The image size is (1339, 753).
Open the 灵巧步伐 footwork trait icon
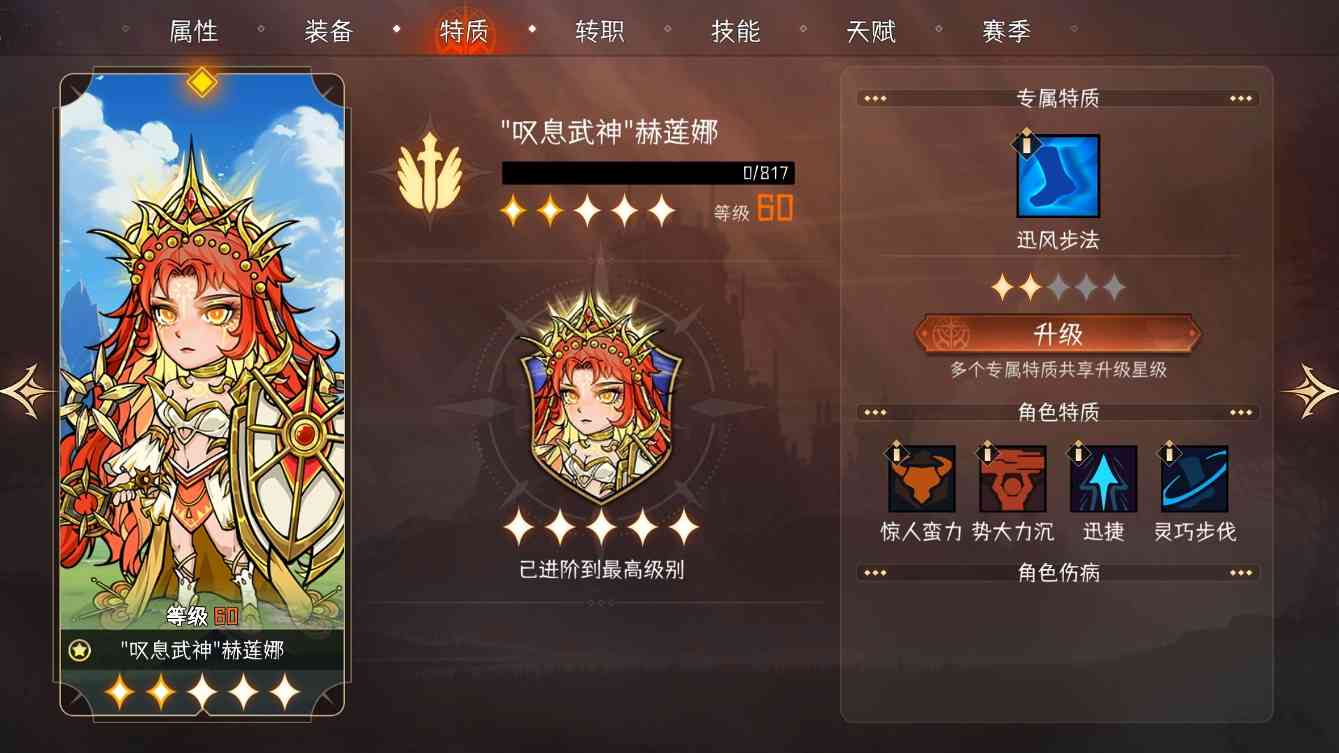1192,479
